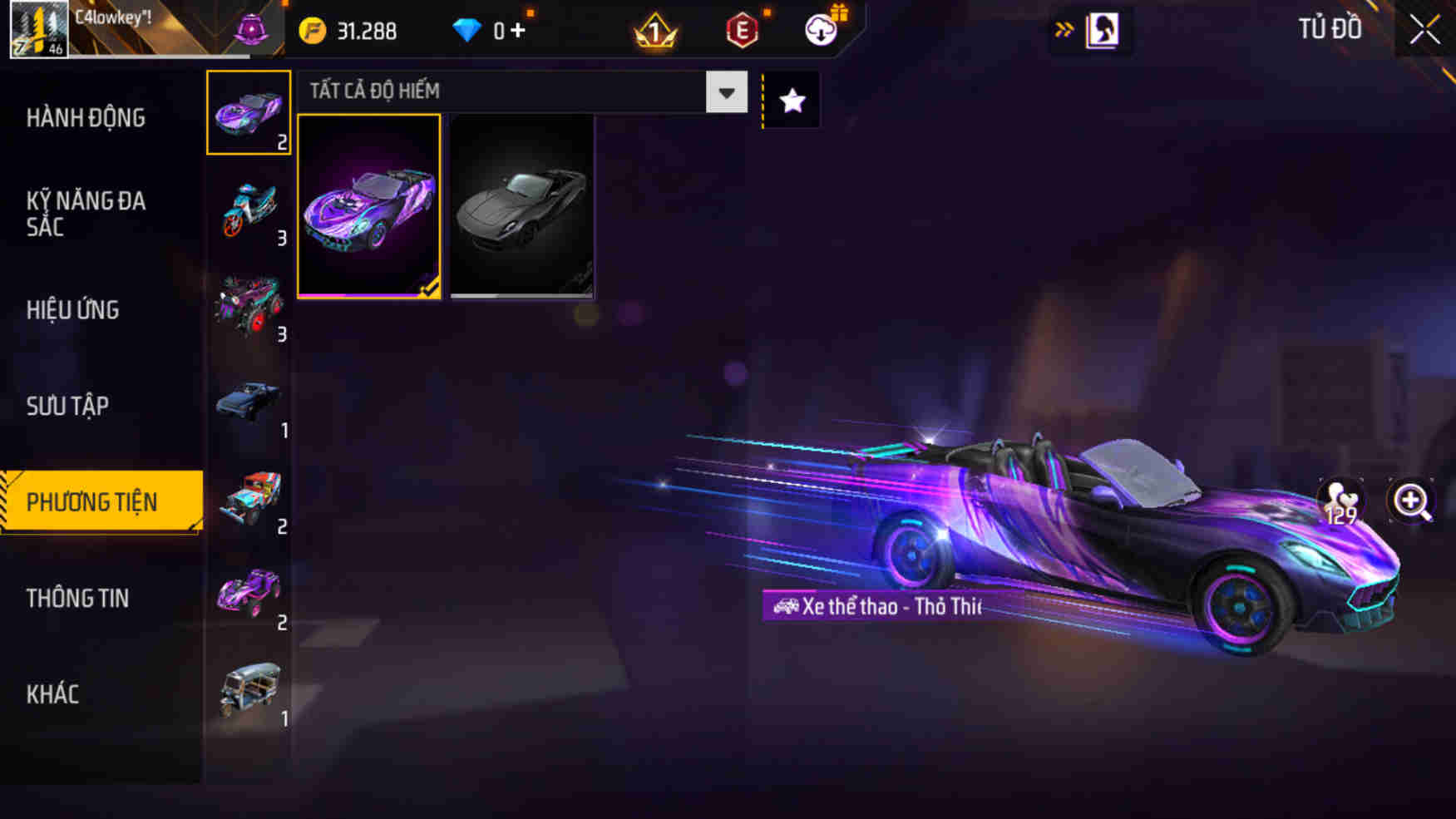The width and height of the screenshot is (1456, 819).
Task: Switch to the HÀNH ĐỘNG section
Action: 87,118
